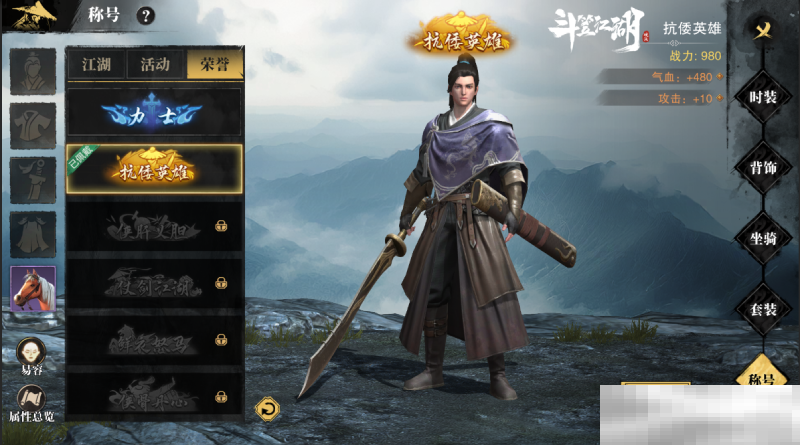
Task: Select the character head portrait slot
Action: pyautogui.click(x=33, y=70)
